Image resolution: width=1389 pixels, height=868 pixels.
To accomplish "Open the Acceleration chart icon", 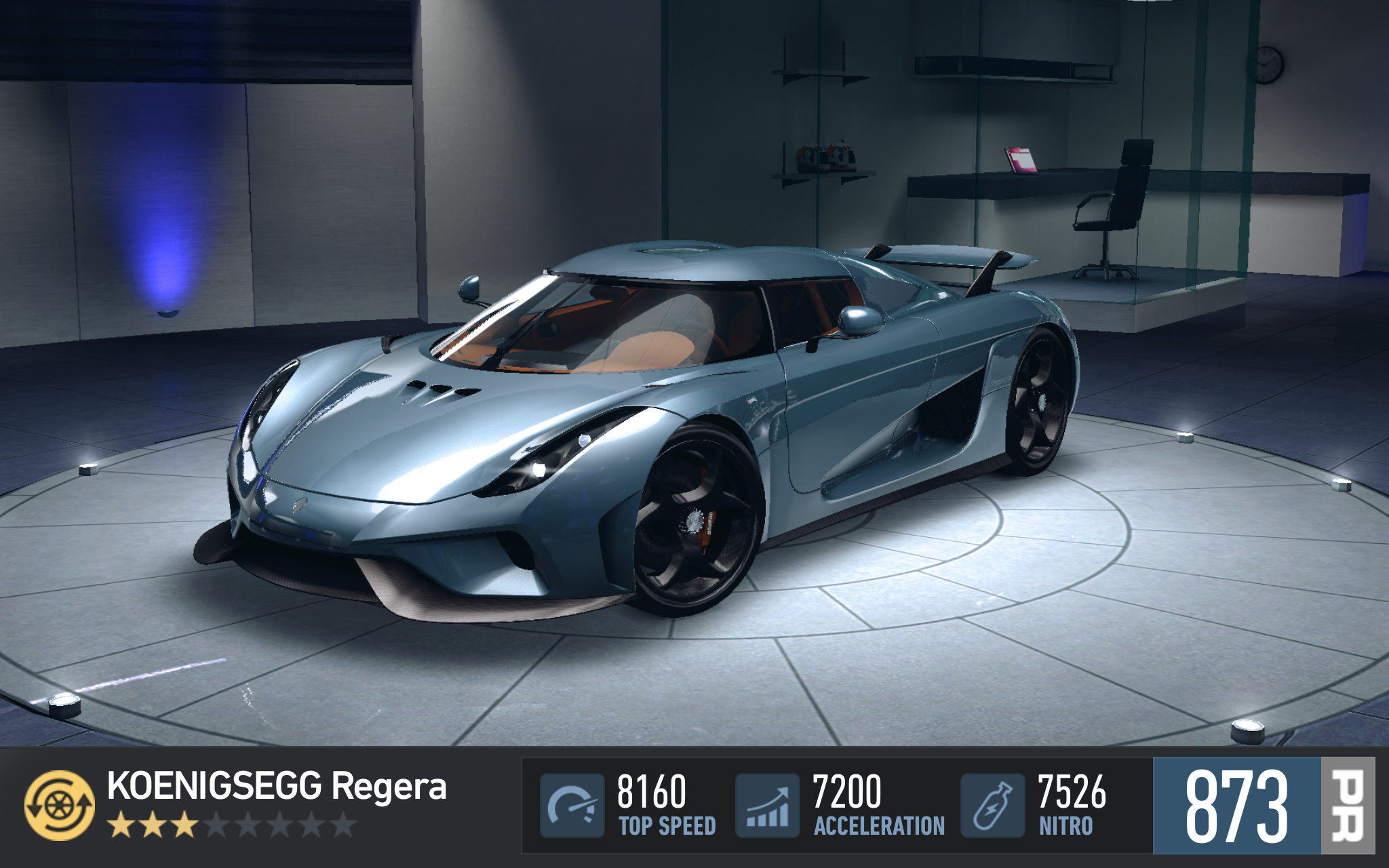I will [x=767, y=806].
